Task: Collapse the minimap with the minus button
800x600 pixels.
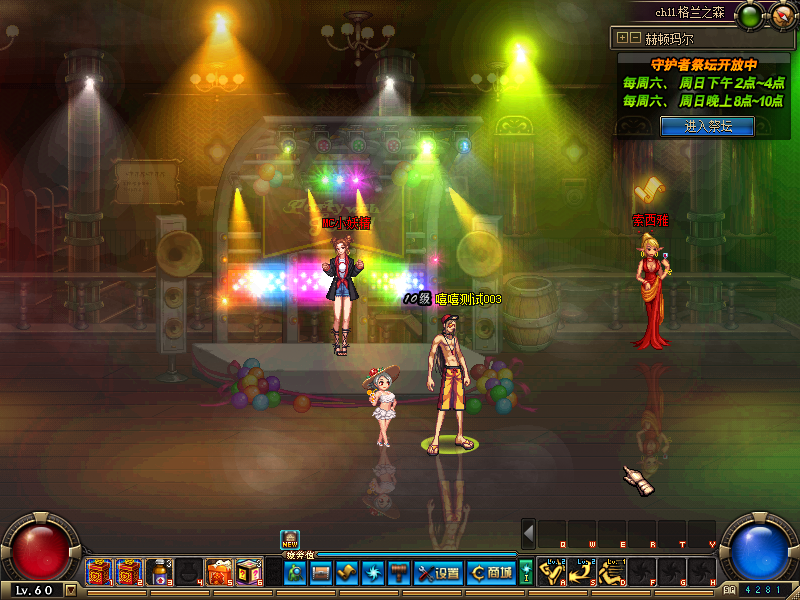Action: pyautogui.click(x=634, y=38)
